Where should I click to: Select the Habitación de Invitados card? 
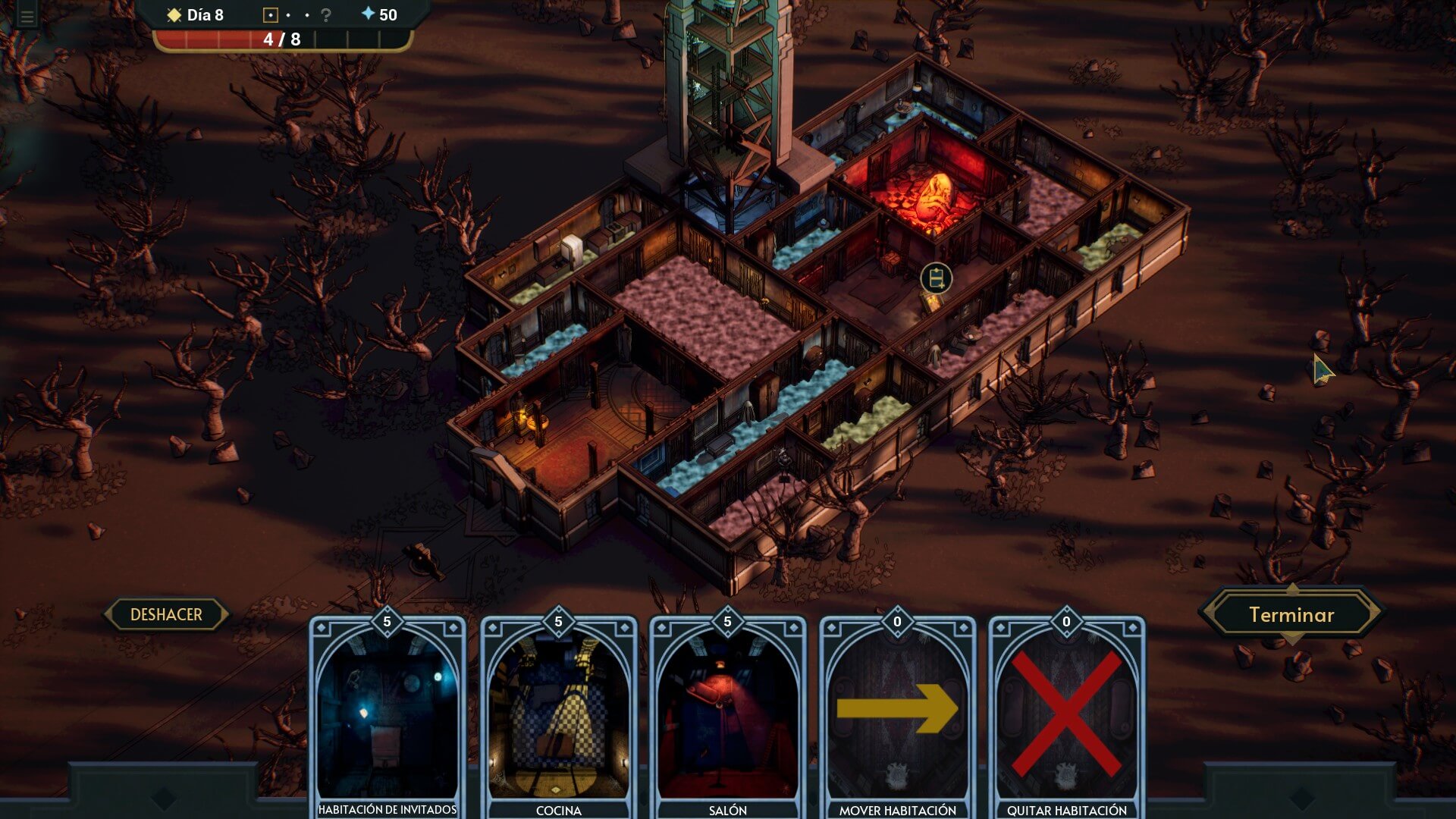pos(388,717)
